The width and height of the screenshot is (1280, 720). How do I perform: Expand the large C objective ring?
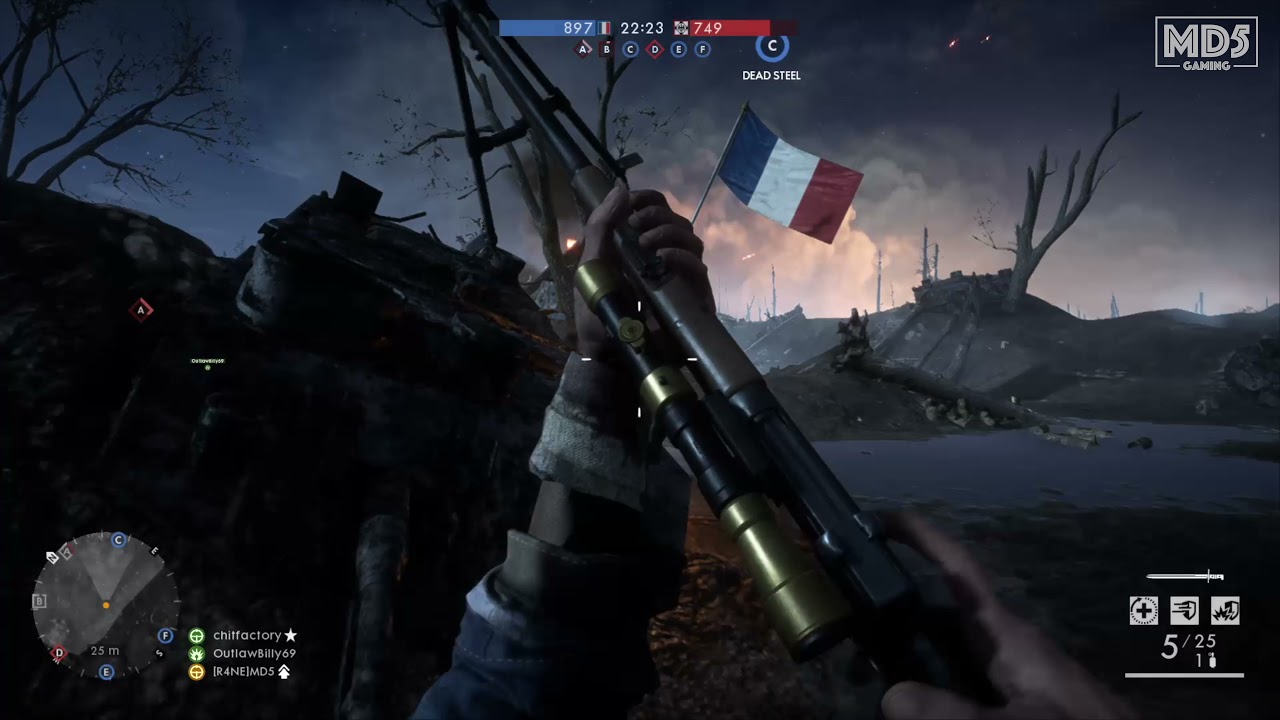coord(771,46)
